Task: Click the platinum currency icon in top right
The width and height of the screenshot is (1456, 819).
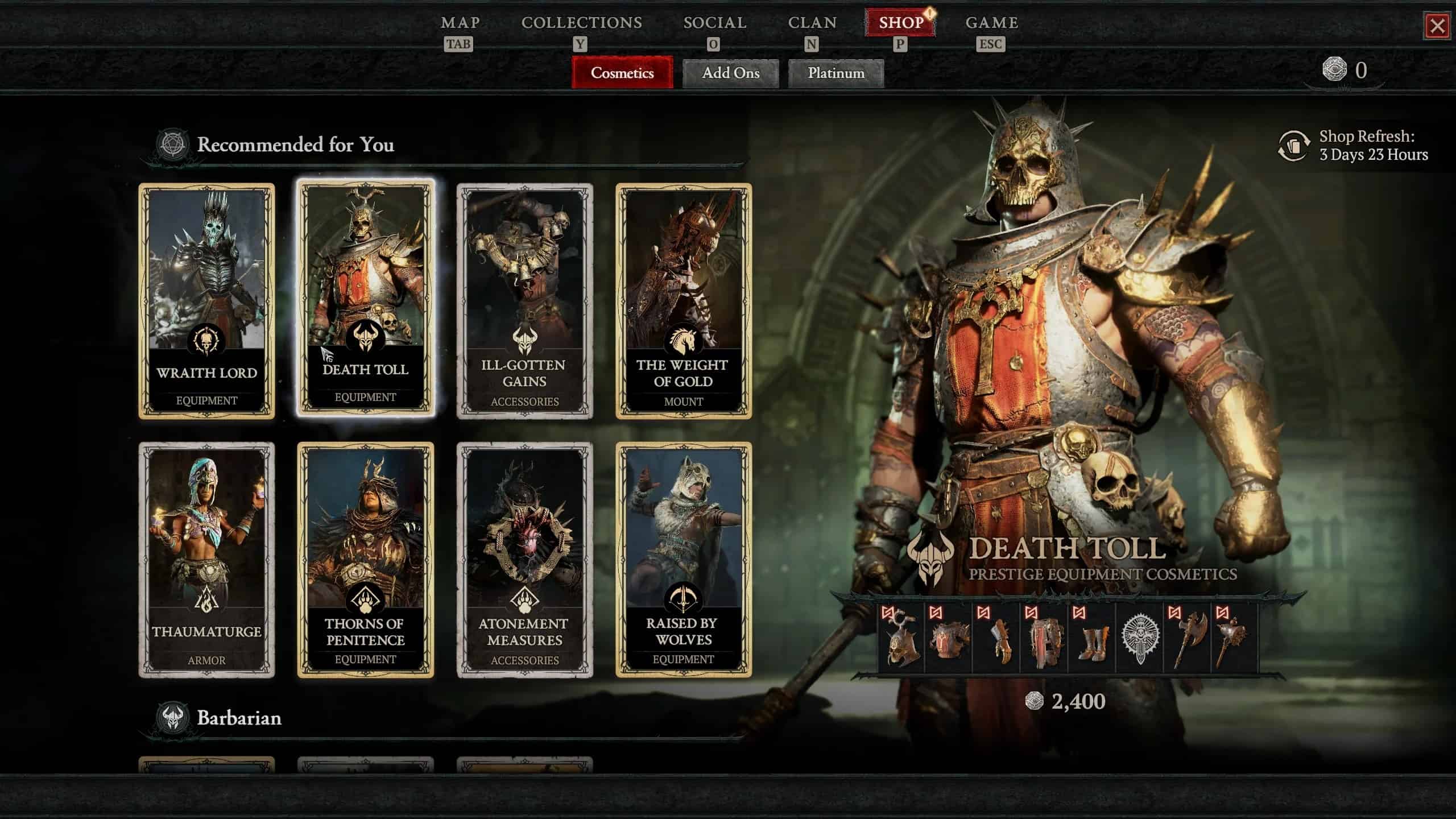Action: [x=1335, y=69]
